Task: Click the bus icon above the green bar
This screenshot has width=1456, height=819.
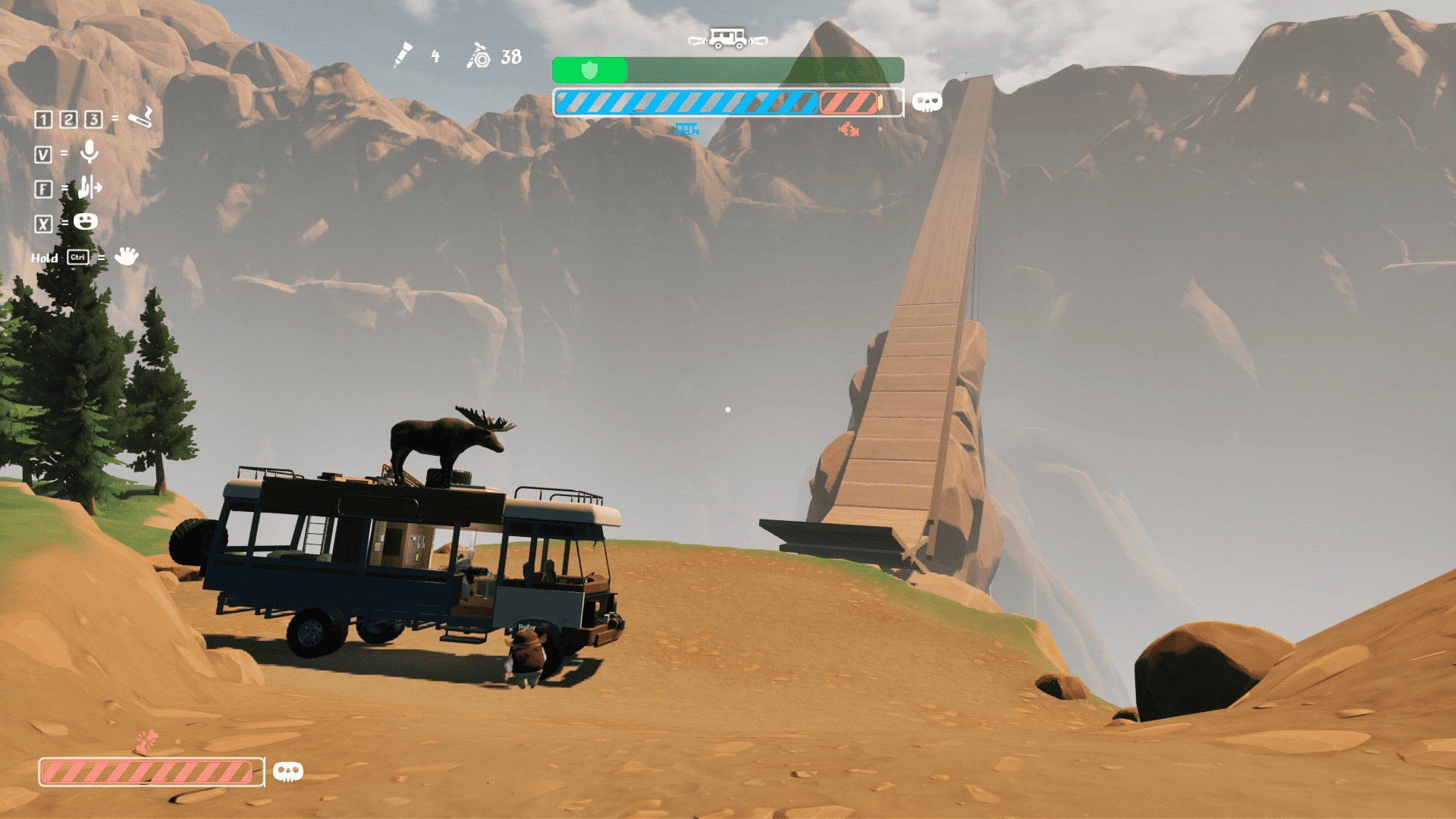Action: pyautogui.click(x=727, y=38)
